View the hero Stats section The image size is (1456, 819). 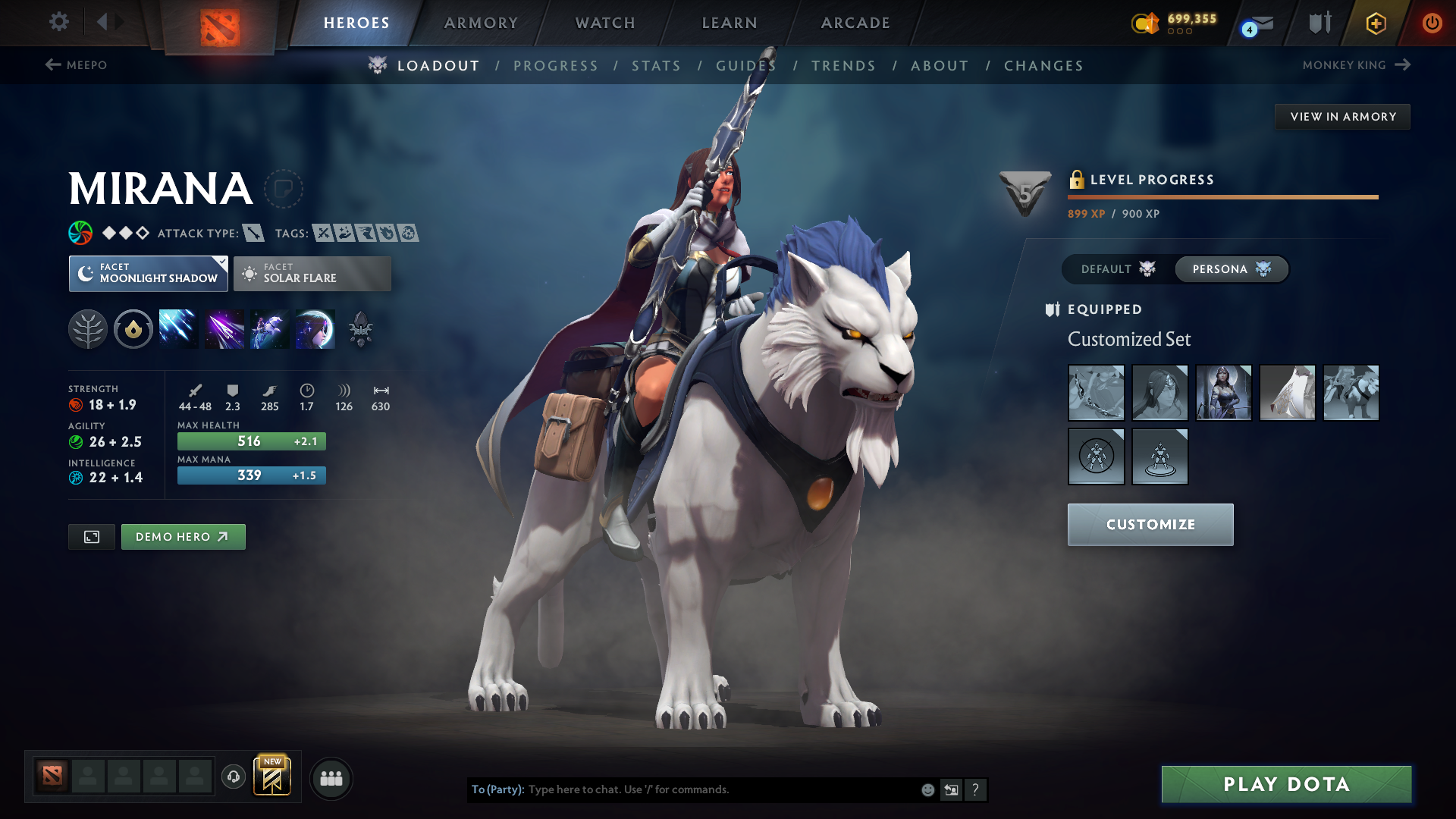coord(656,66)
